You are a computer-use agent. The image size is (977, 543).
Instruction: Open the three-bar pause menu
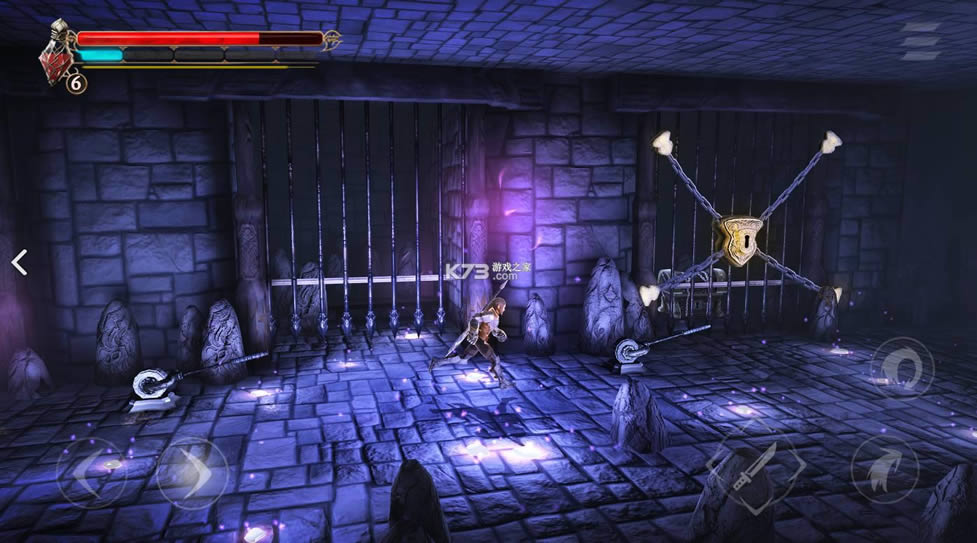(918, 42)
